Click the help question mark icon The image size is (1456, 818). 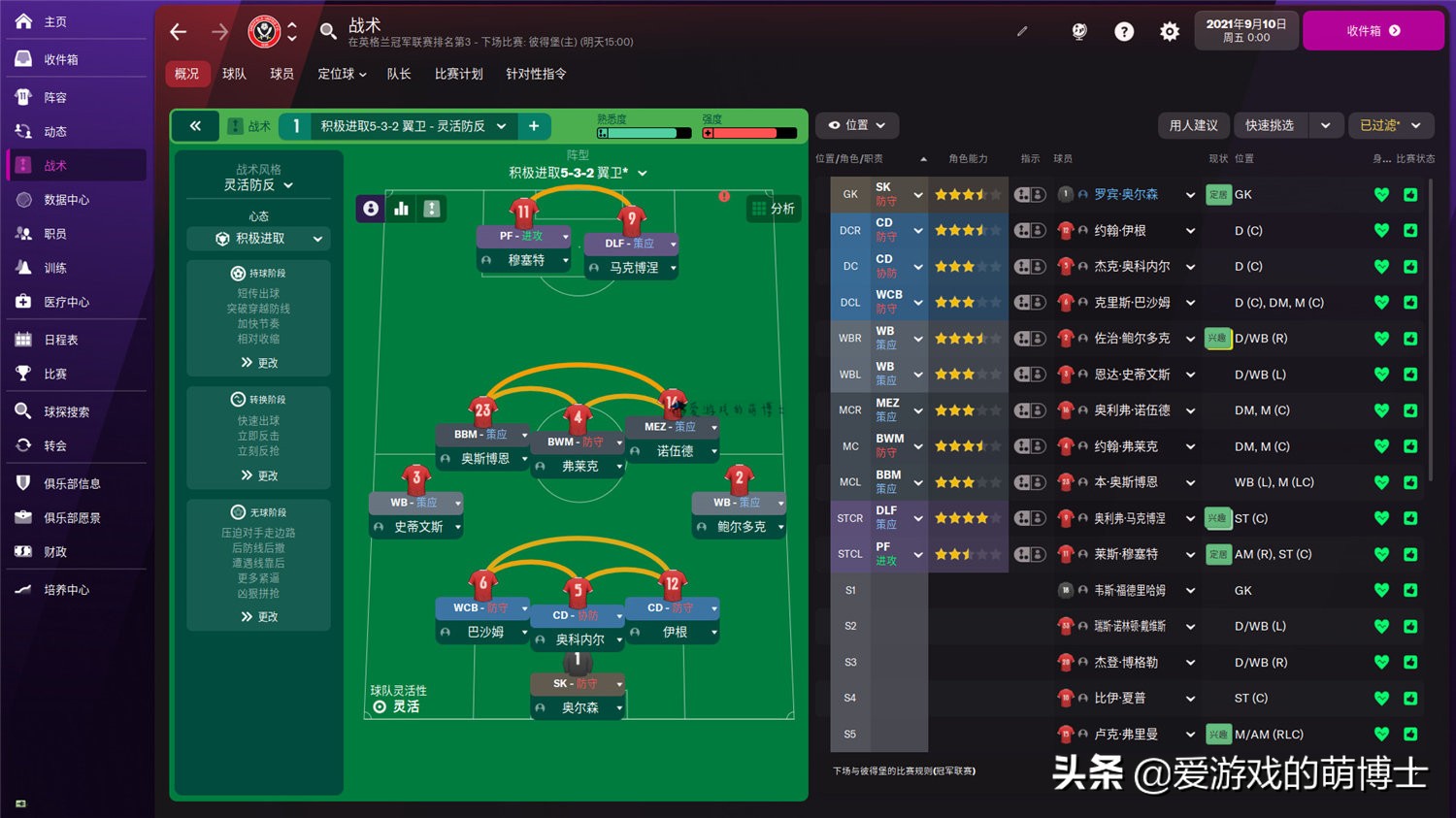(1123, 31)
